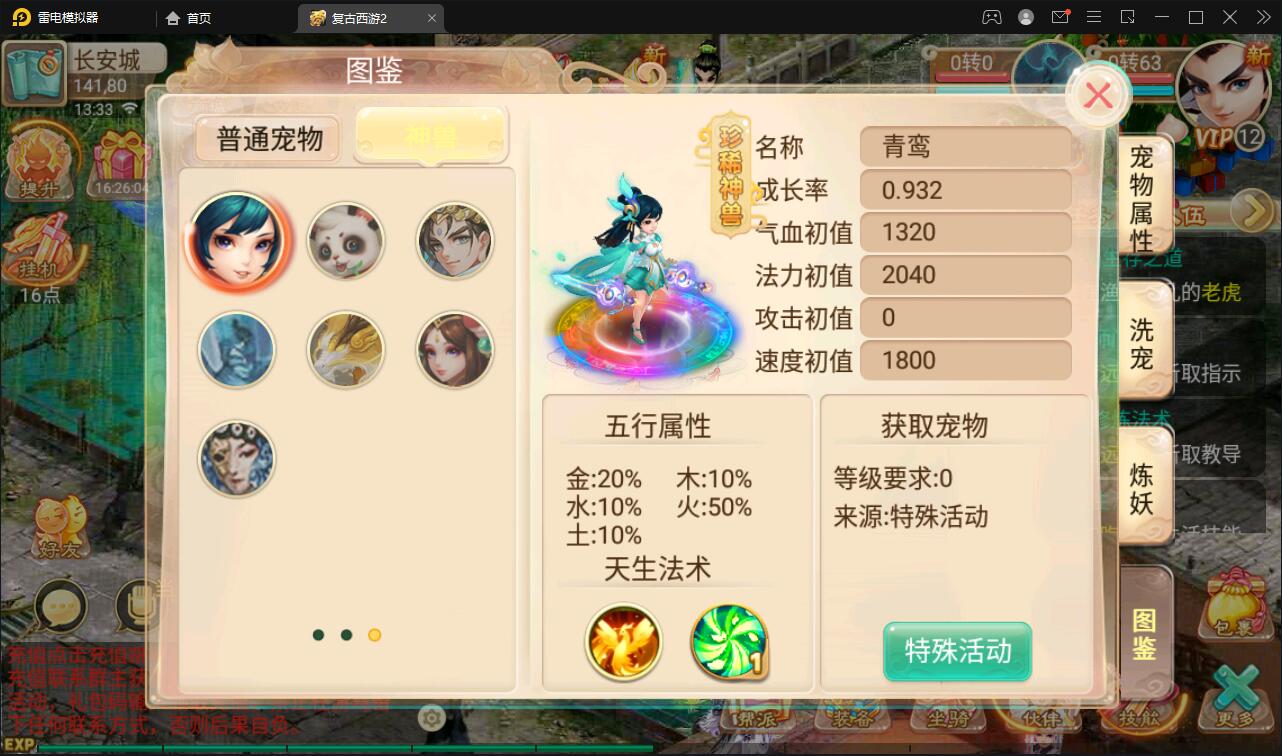
Task: Switch to the 普通宠物 tab
Action: coord(268,140)
